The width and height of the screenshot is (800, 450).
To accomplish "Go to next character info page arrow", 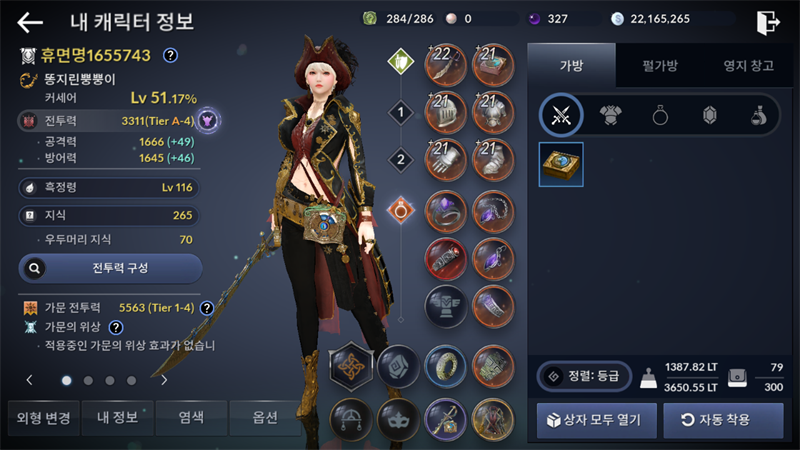I will pos(164,380).
